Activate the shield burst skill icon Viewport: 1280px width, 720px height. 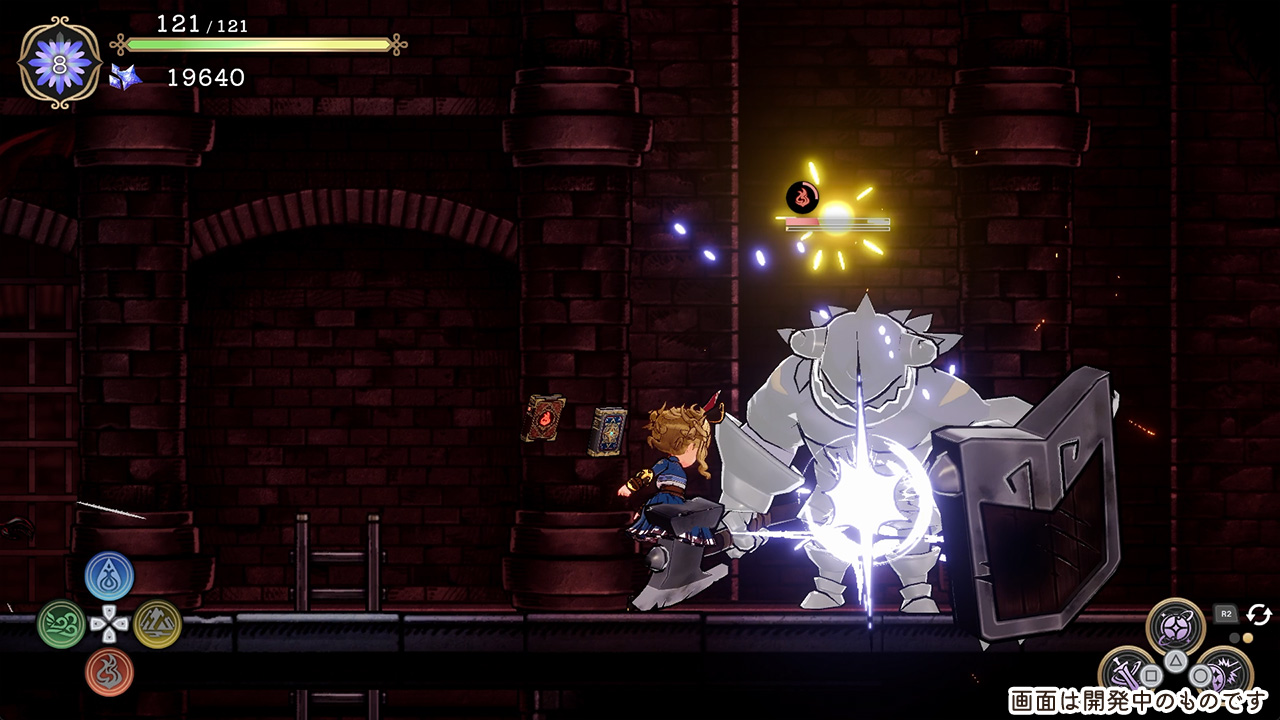(1224, 672)
